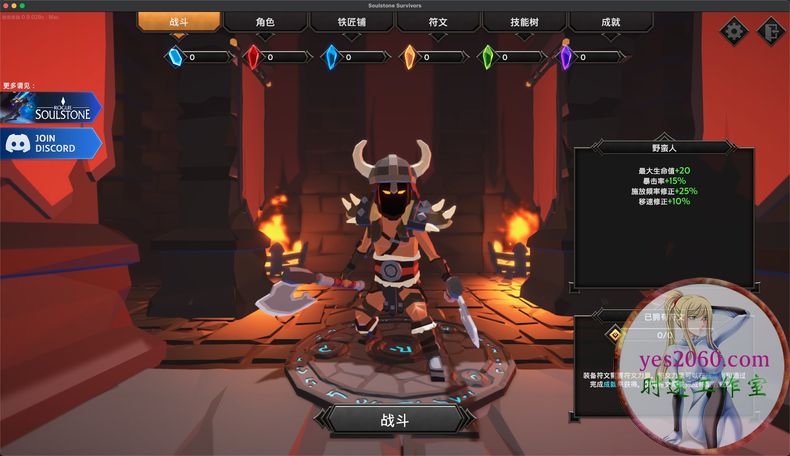Switch to the 战斗 tab
790x456 pixels.
(x=179, y=22)
